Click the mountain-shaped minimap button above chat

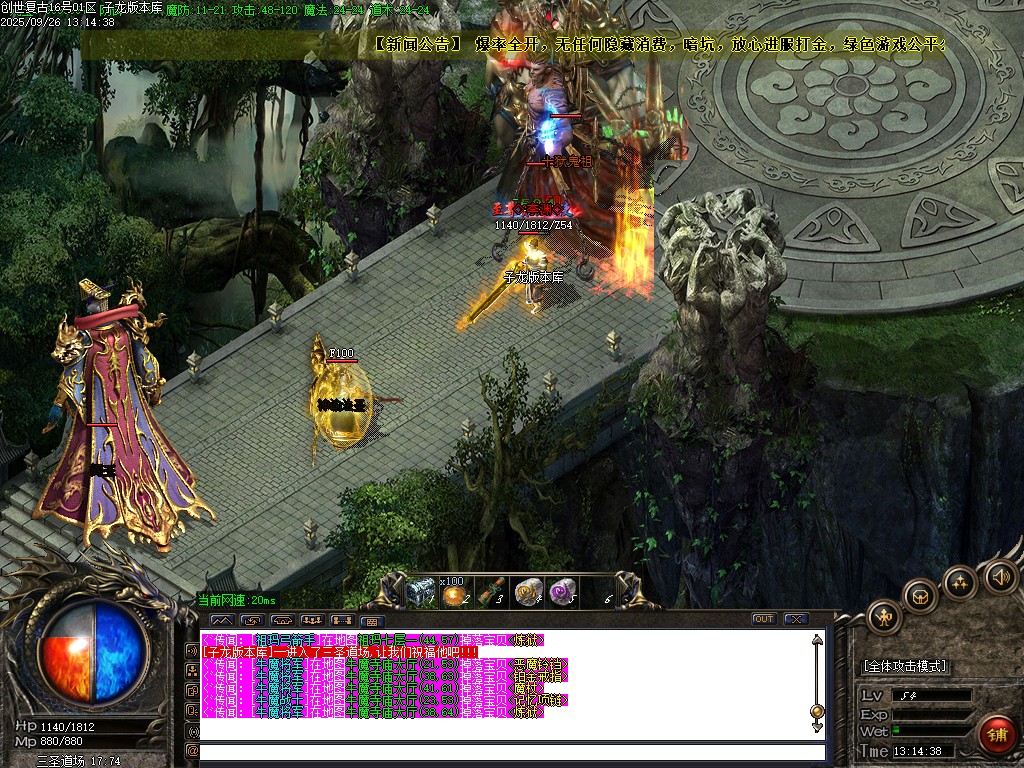[x=220, y=620]
